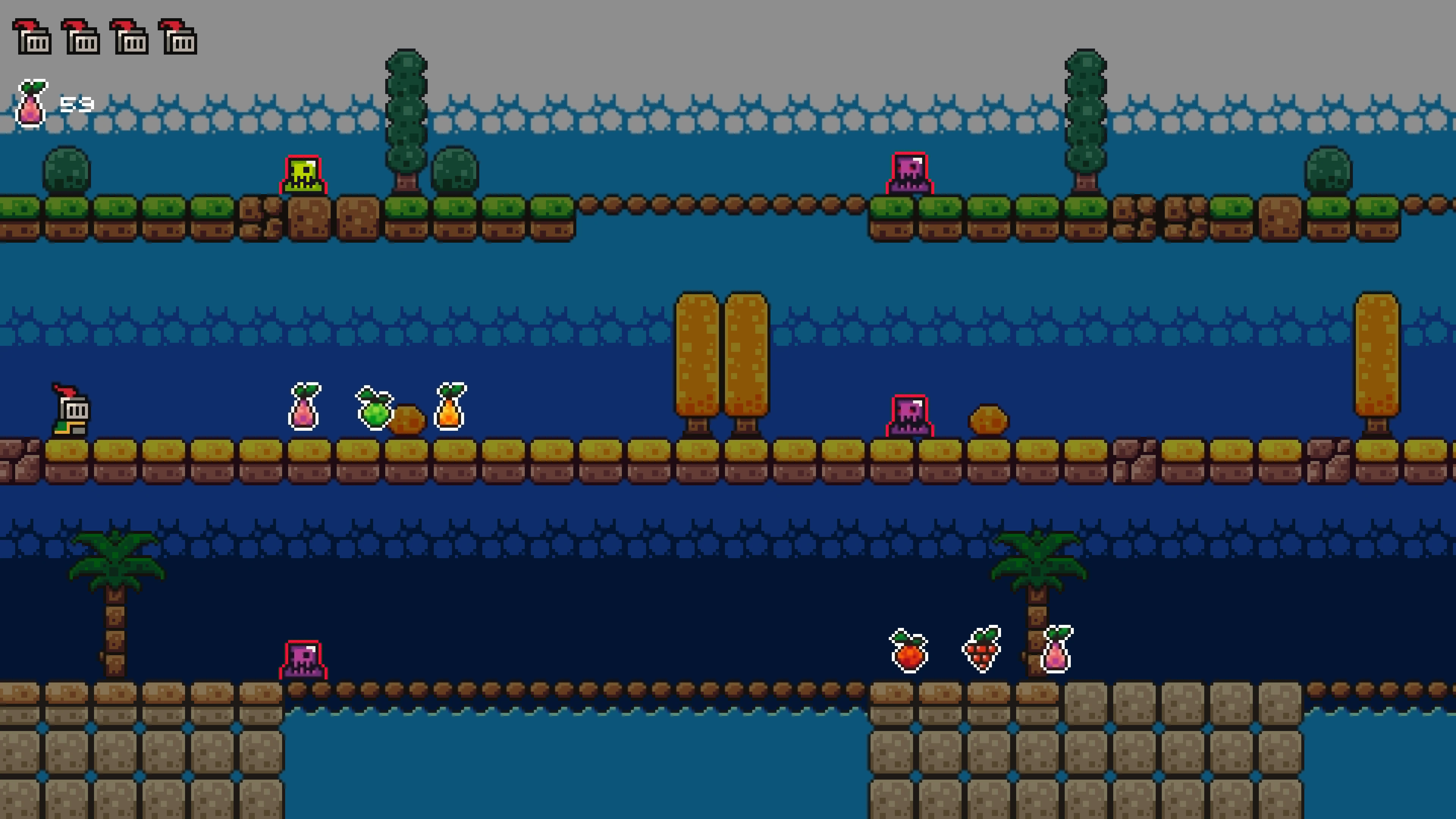Click the first knight helmet life icon

[32, 37]
